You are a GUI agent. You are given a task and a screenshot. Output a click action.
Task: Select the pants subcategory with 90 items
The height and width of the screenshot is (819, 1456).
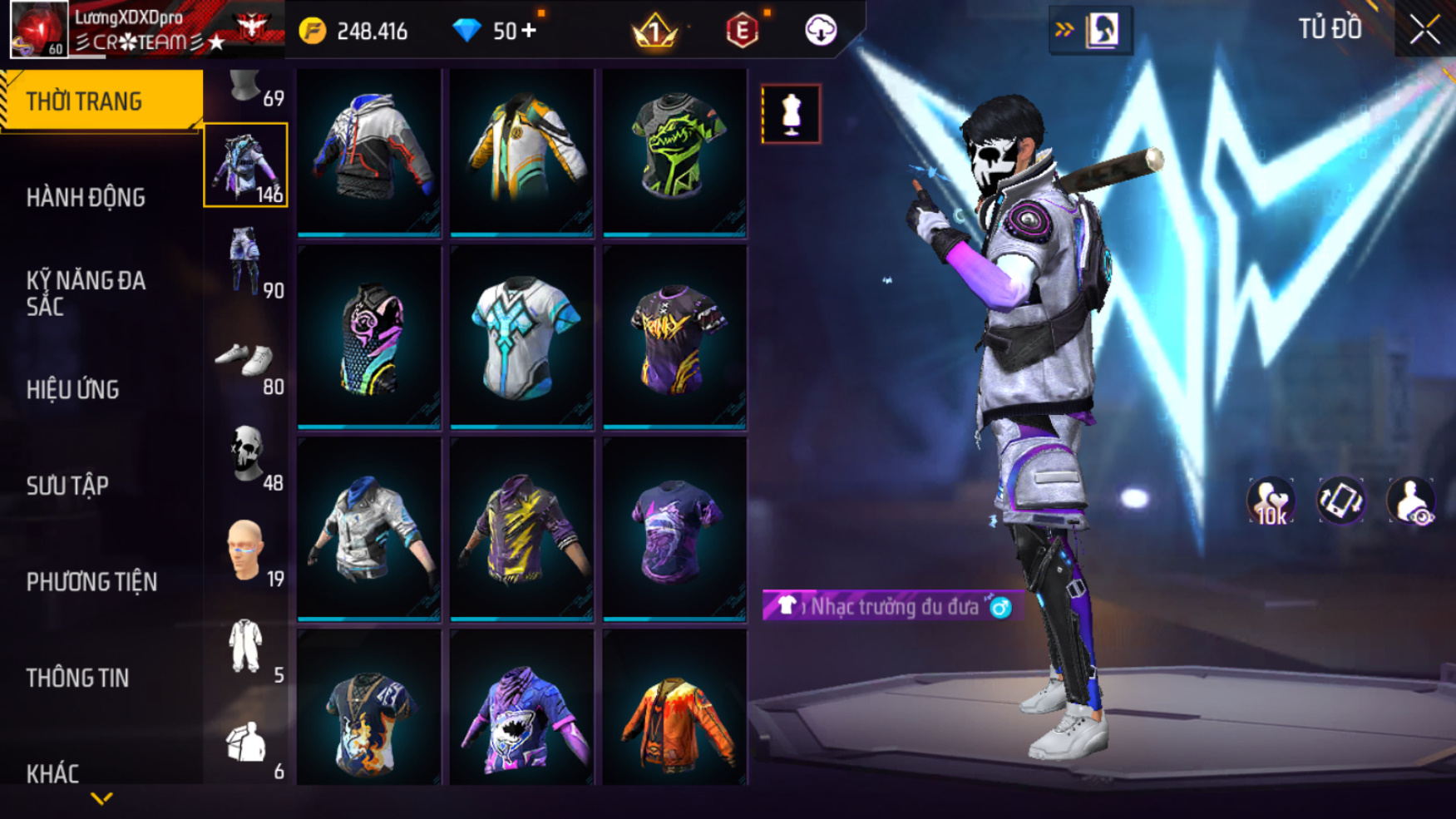point(246,261)
